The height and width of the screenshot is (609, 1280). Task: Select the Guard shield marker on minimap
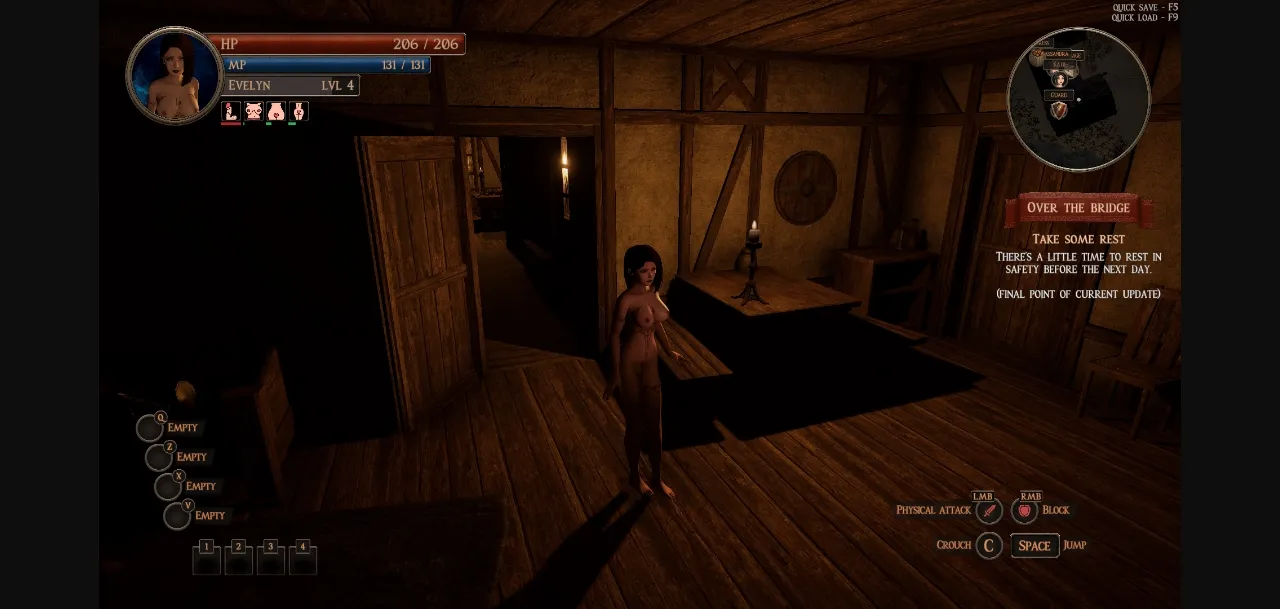tap(1059, 110)
